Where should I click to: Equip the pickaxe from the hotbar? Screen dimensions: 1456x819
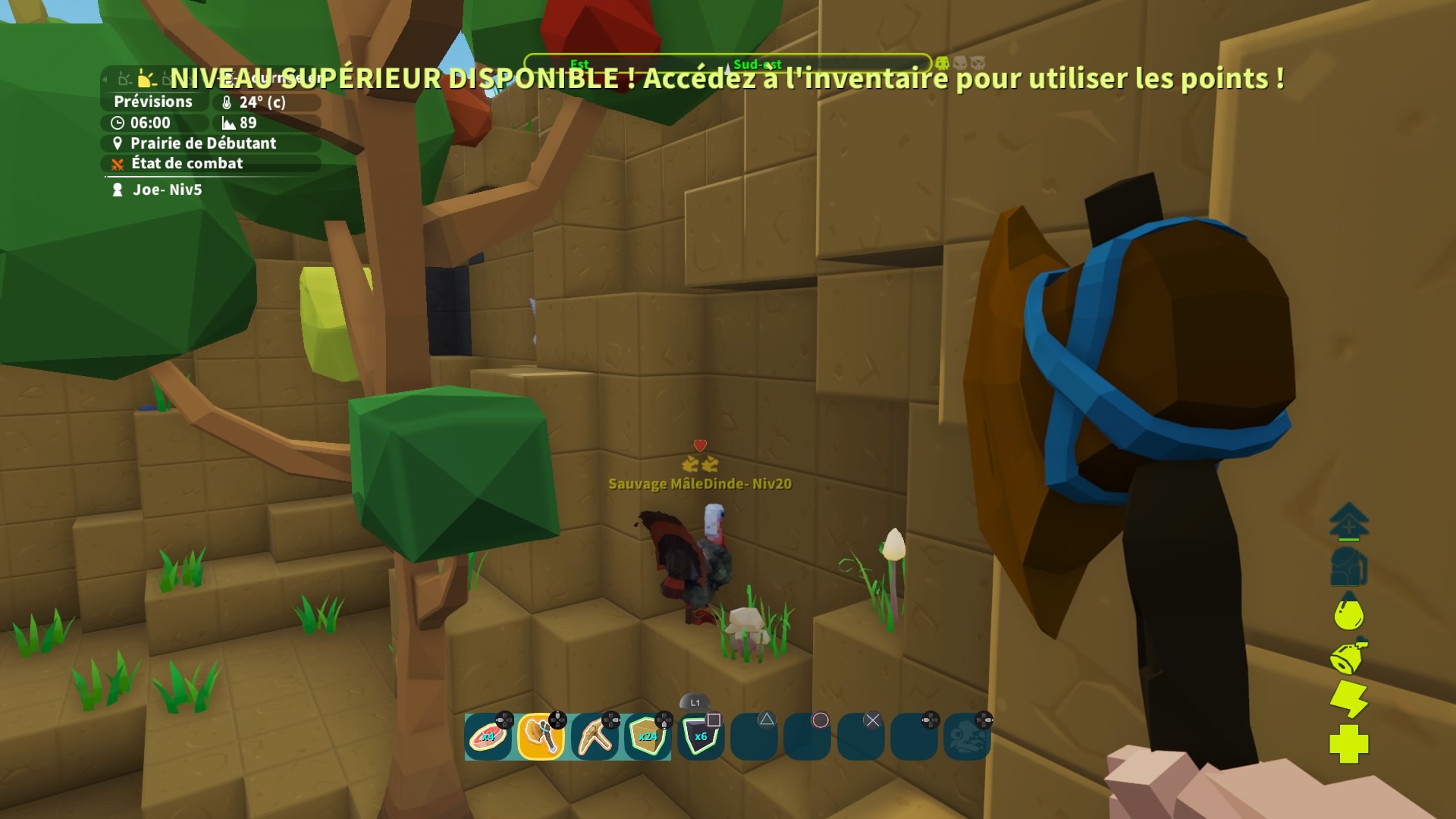click(595, 736)
